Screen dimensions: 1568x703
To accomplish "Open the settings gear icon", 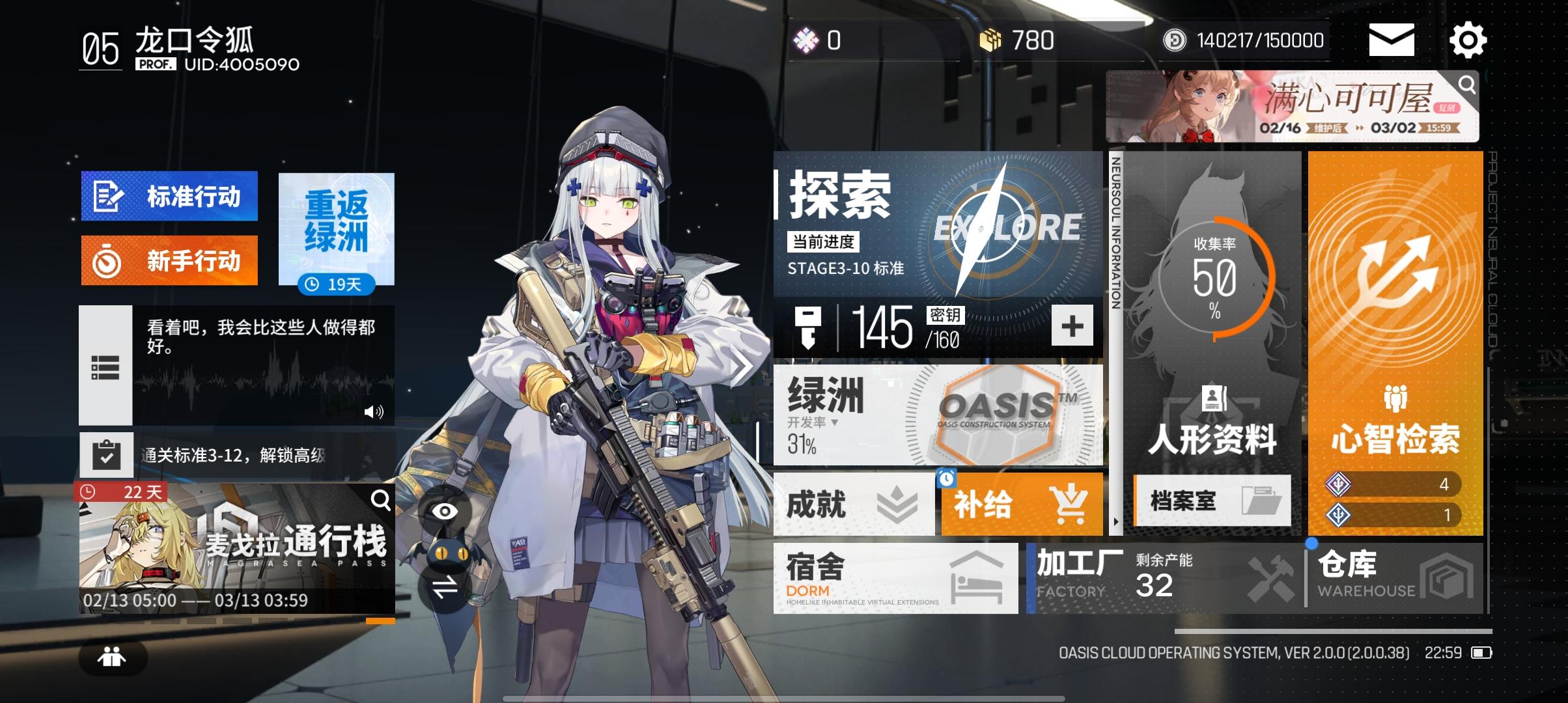I will [x=1469, y=40].
